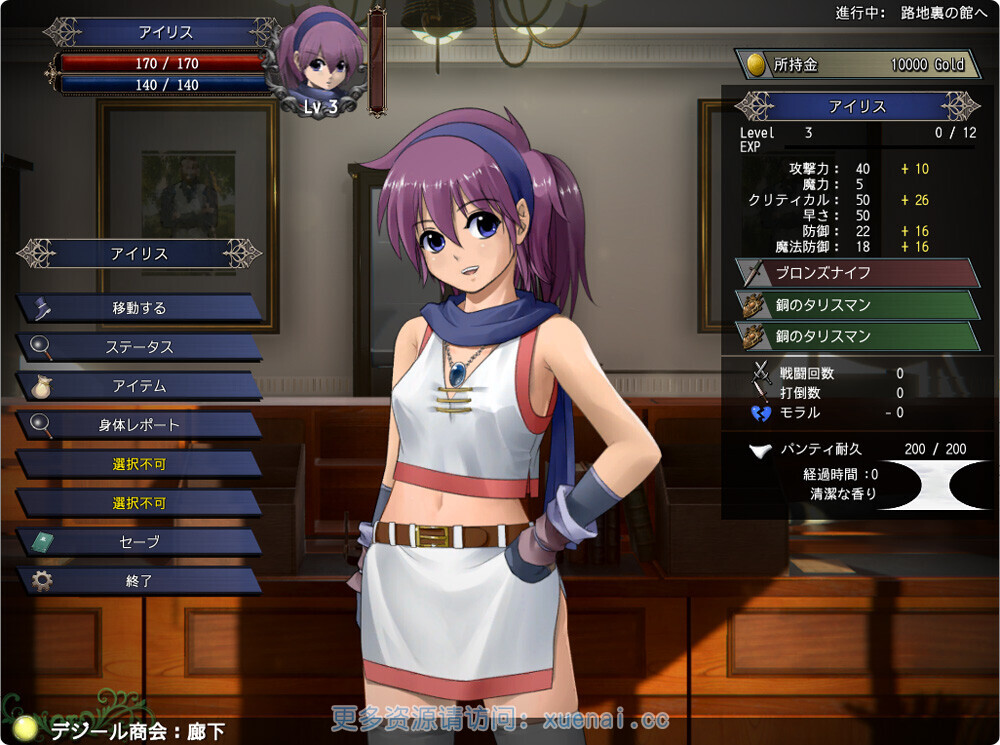Select the ブロンズナイフ weapon slot
Image resolution: width=1000 pixels, height=745 pixels.
click(856, 273)
